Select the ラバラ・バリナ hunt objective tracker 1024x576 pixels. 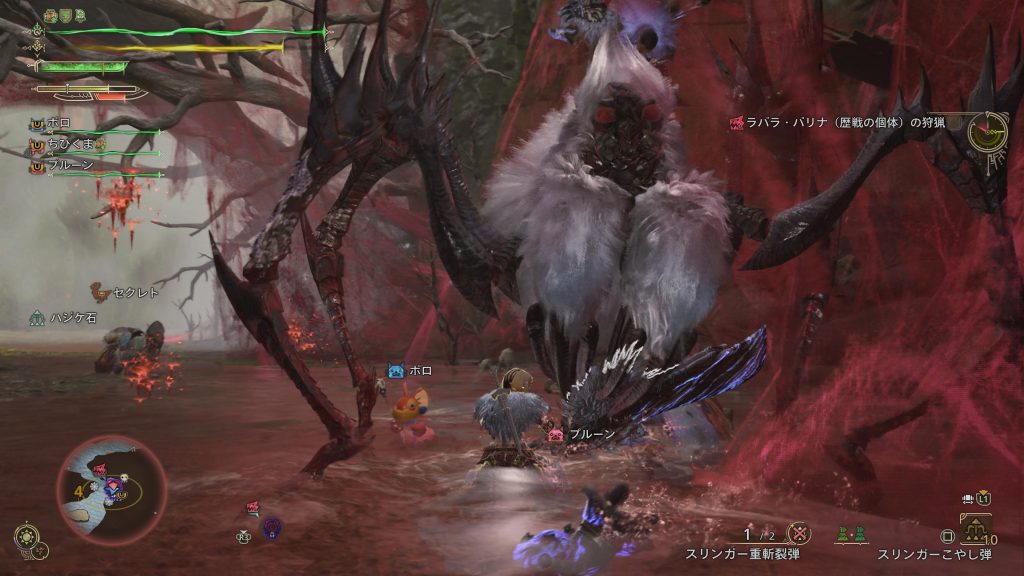(841, 122)
